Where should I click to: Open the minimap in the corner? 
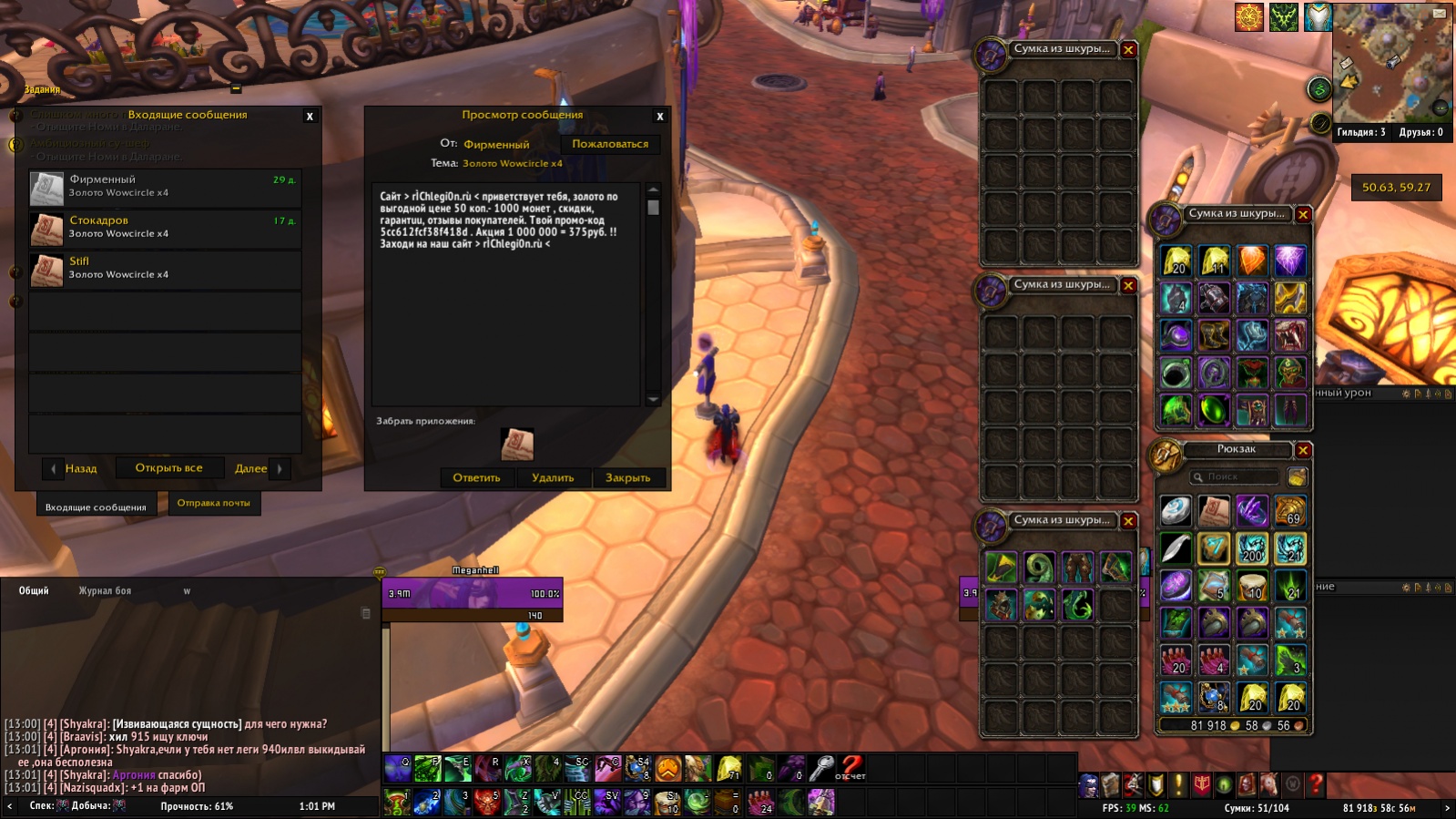pos(1391,64)
